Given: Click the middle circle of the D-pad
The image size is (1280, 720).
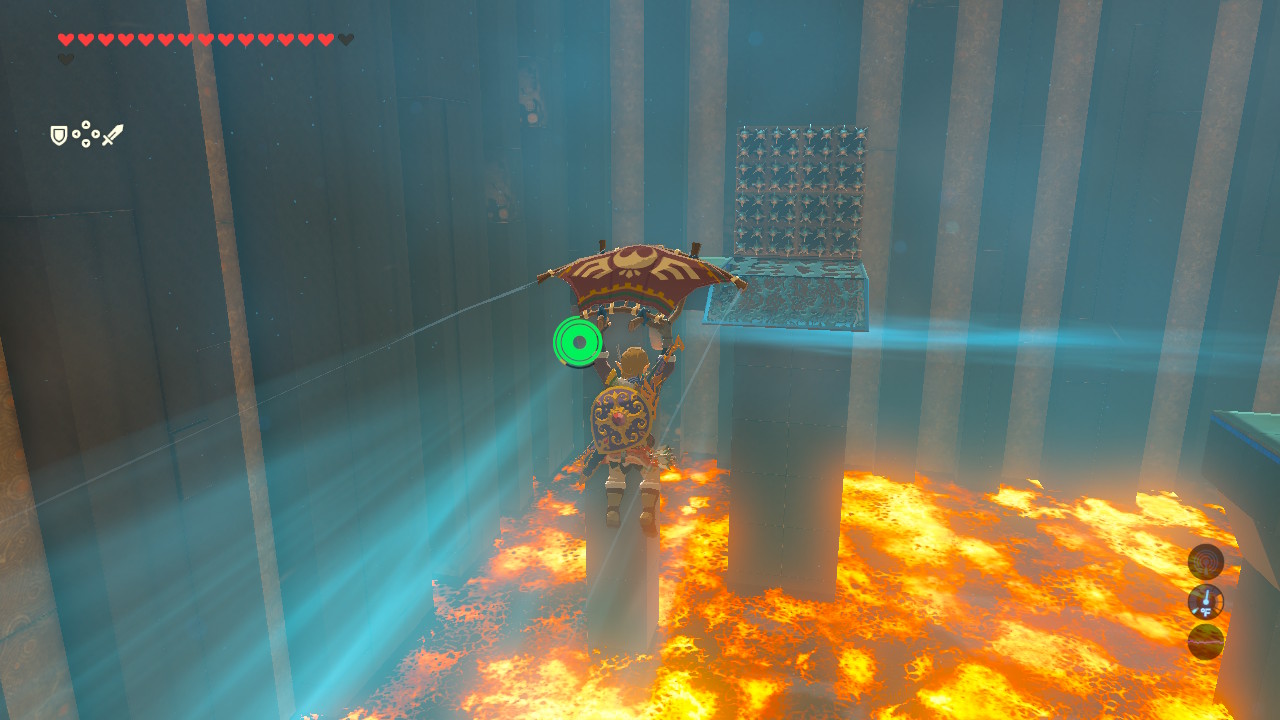Looking at the screenshot, I should [x=85, y=134].
